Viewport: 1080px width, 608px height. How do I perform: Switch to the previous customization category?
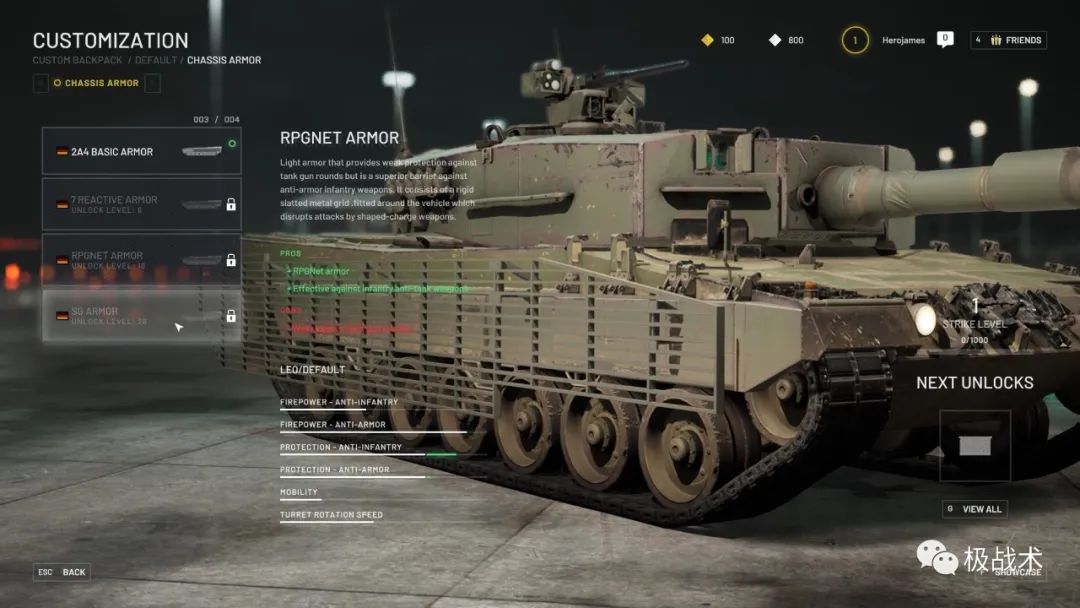coord(41,83)
